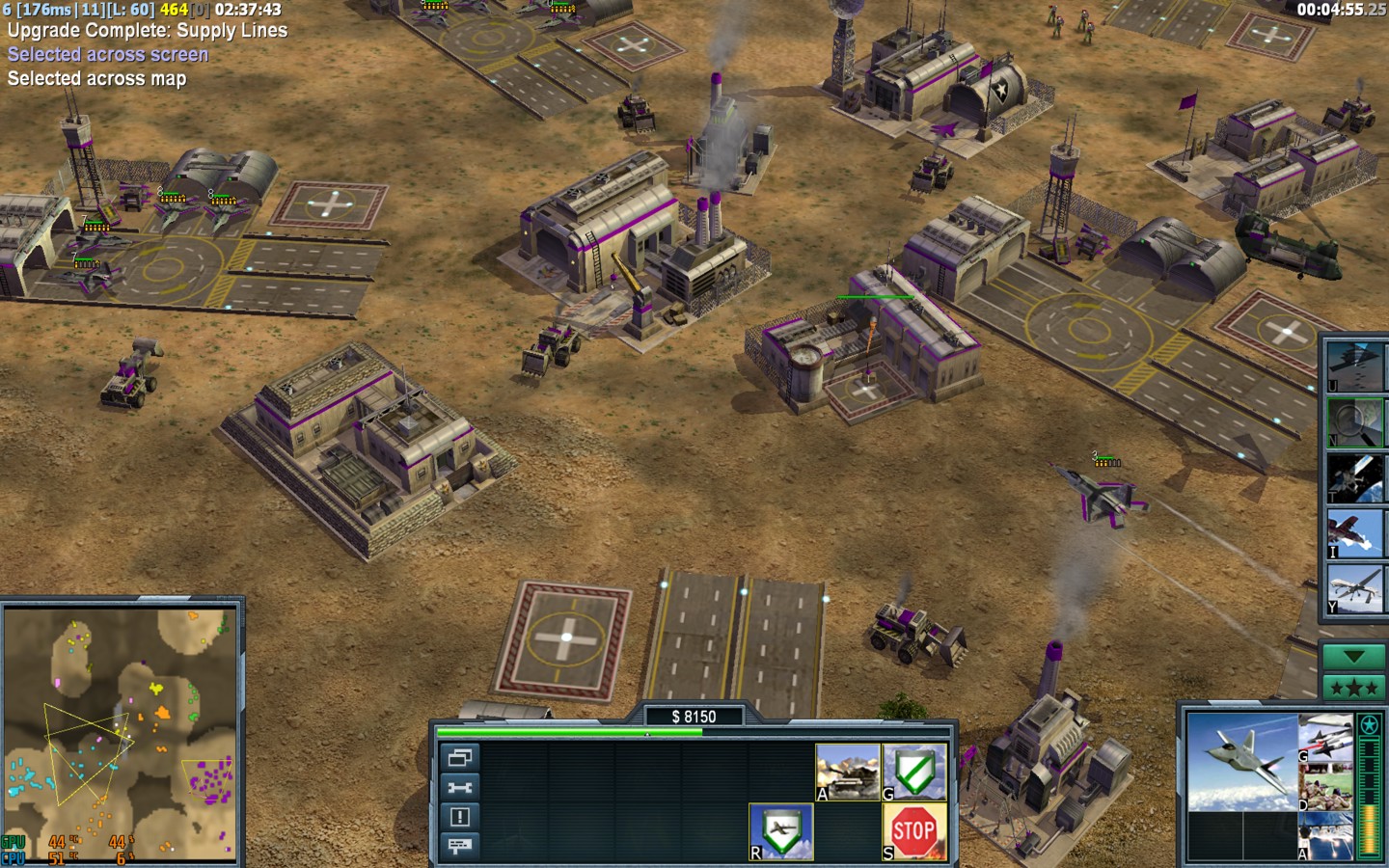
Task: Deploy the spy drone power shortcut
Action: click(x=1354, y=589)
